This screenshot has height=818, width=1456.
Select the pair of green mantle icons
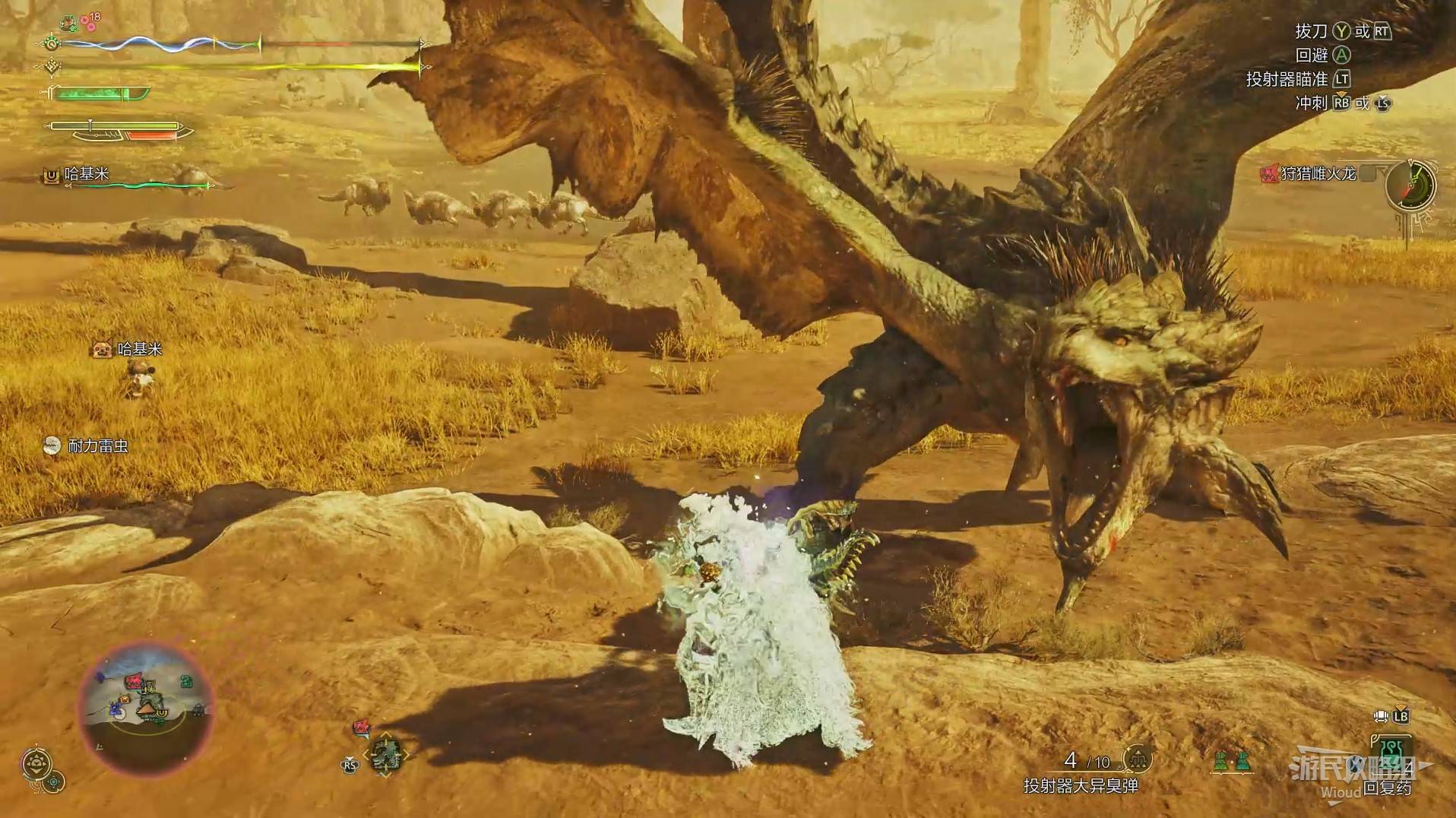pos(1232,761)
